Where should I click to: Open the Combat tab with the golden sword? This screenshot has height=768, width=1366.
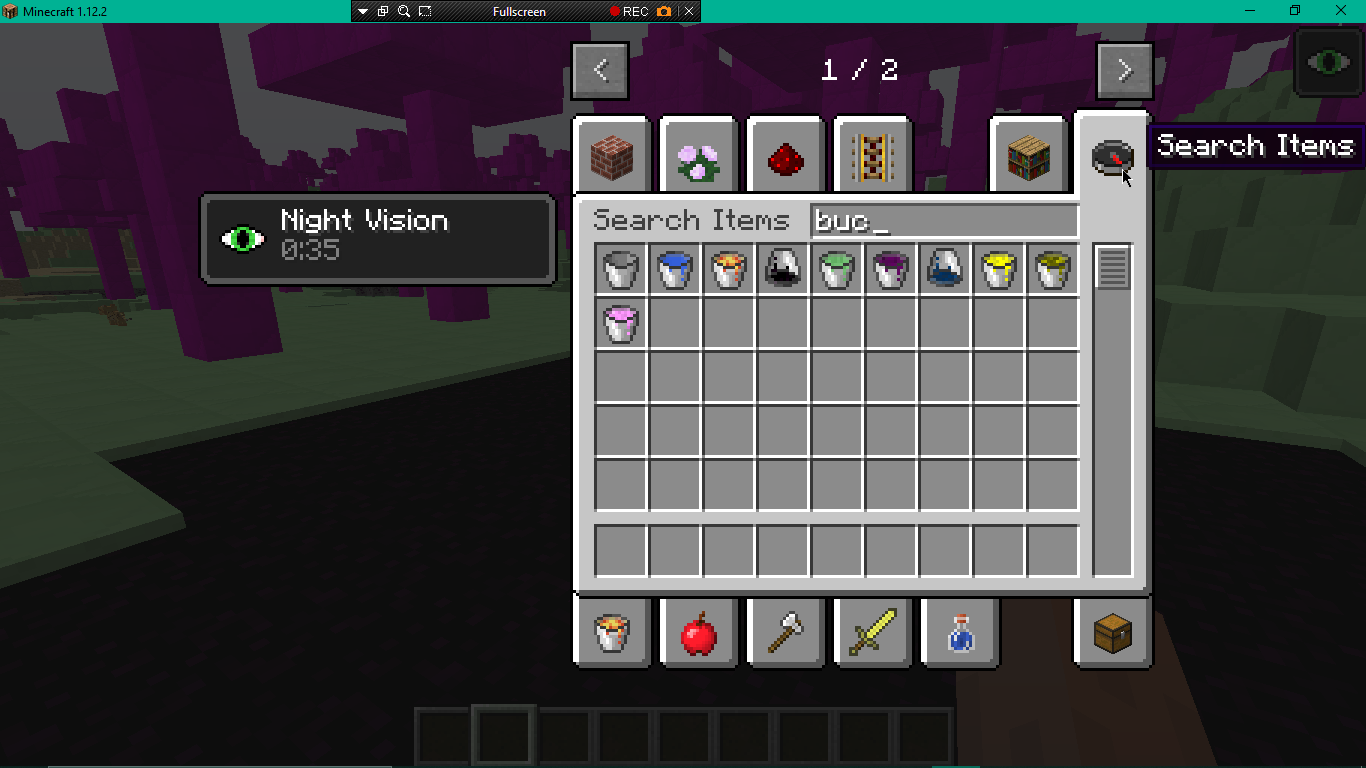[871, 632]
